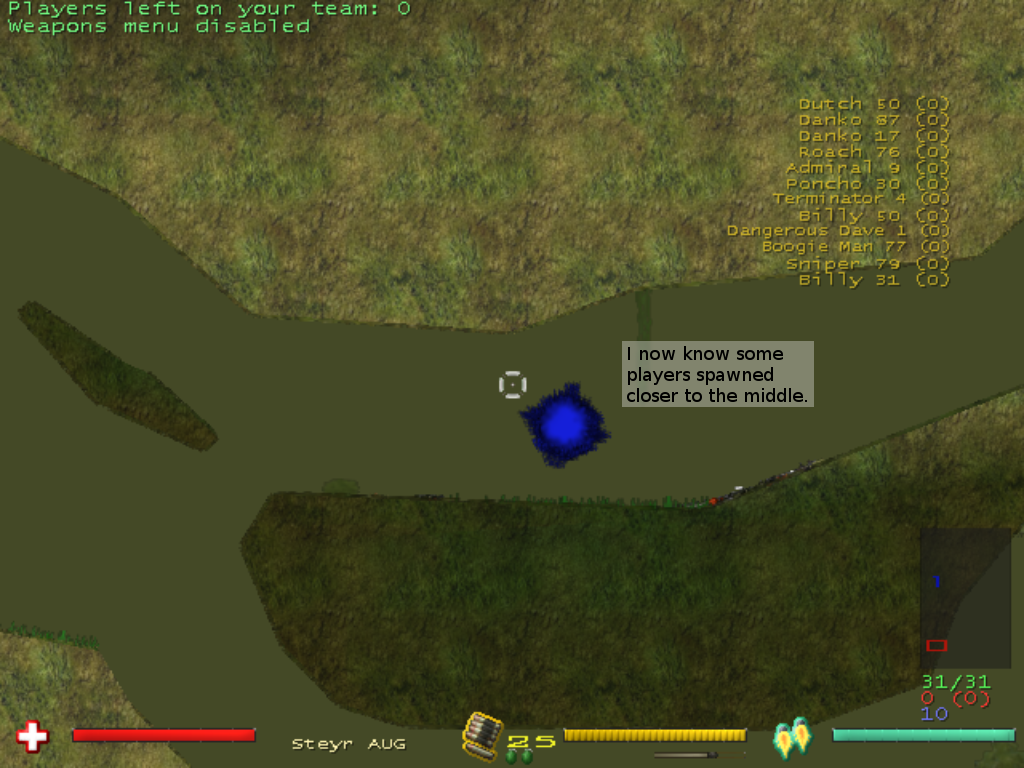
Task: Select the Steyr AUG weapon label
Action: pos(348,744)
